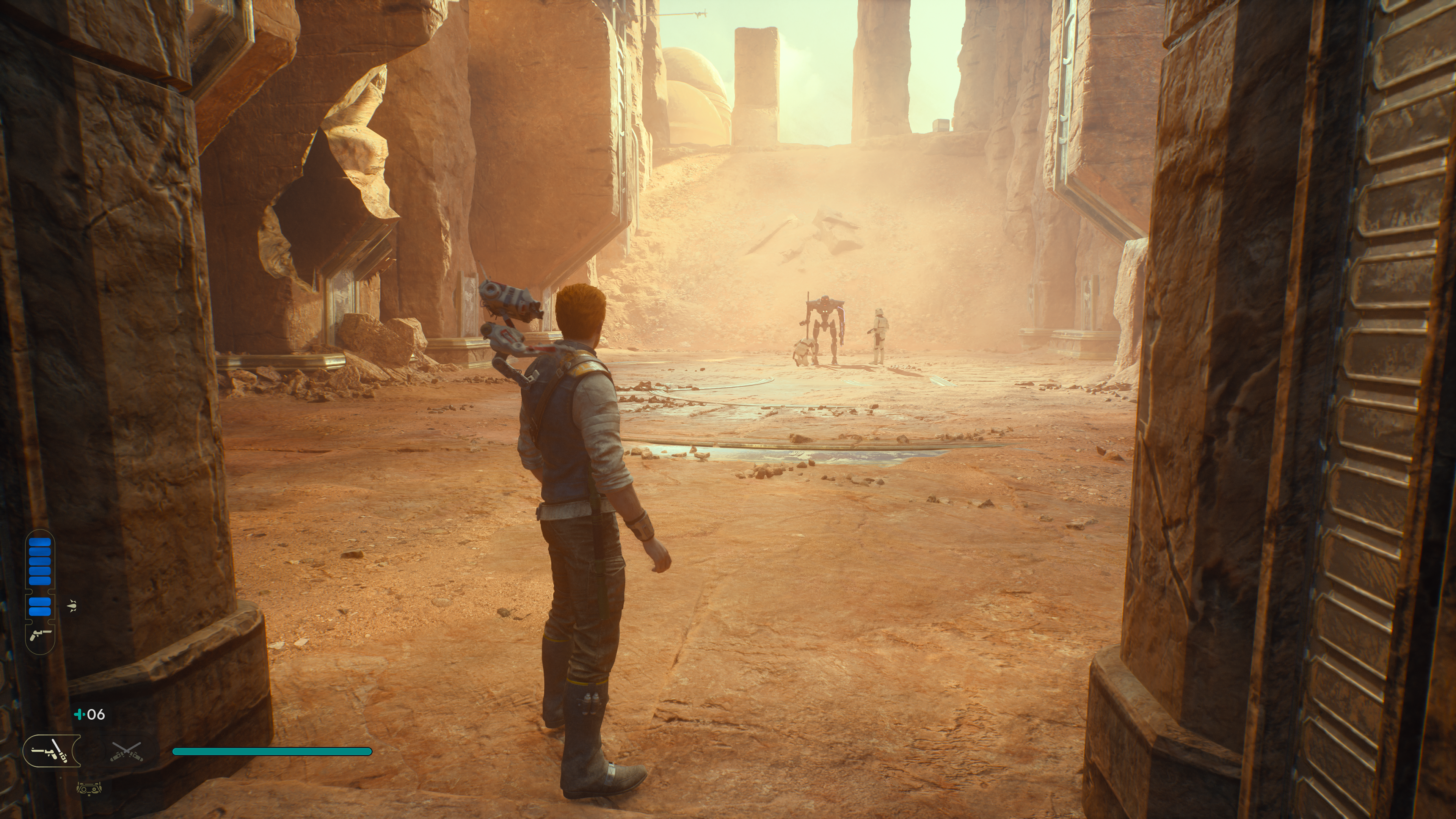The image size is (1456, 819).
Task: Select the blaster and lightsaber stance icon
Action: 52,751
